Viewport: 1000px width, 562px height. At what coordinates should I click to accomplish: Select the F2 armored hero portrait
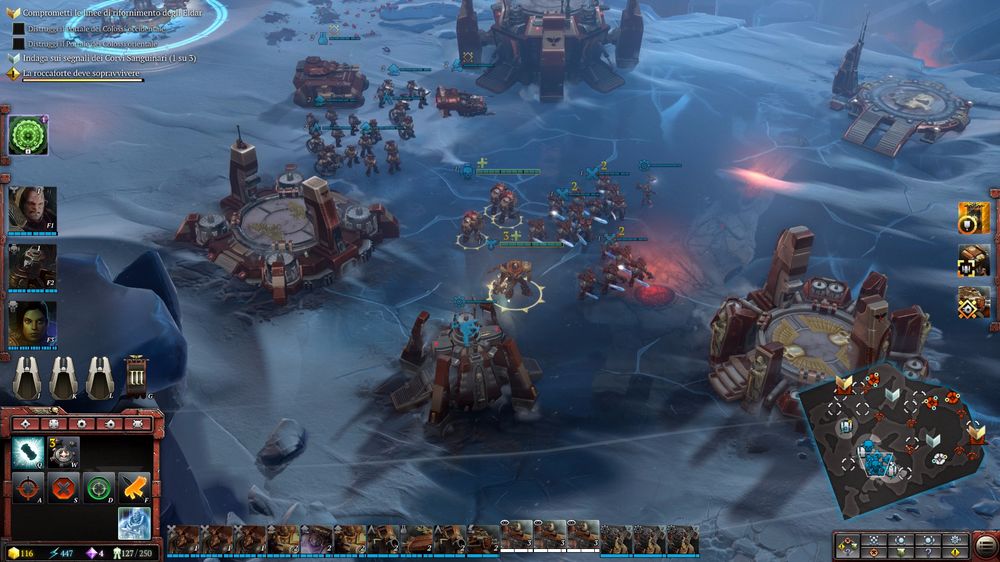click(x=32, y=265)
